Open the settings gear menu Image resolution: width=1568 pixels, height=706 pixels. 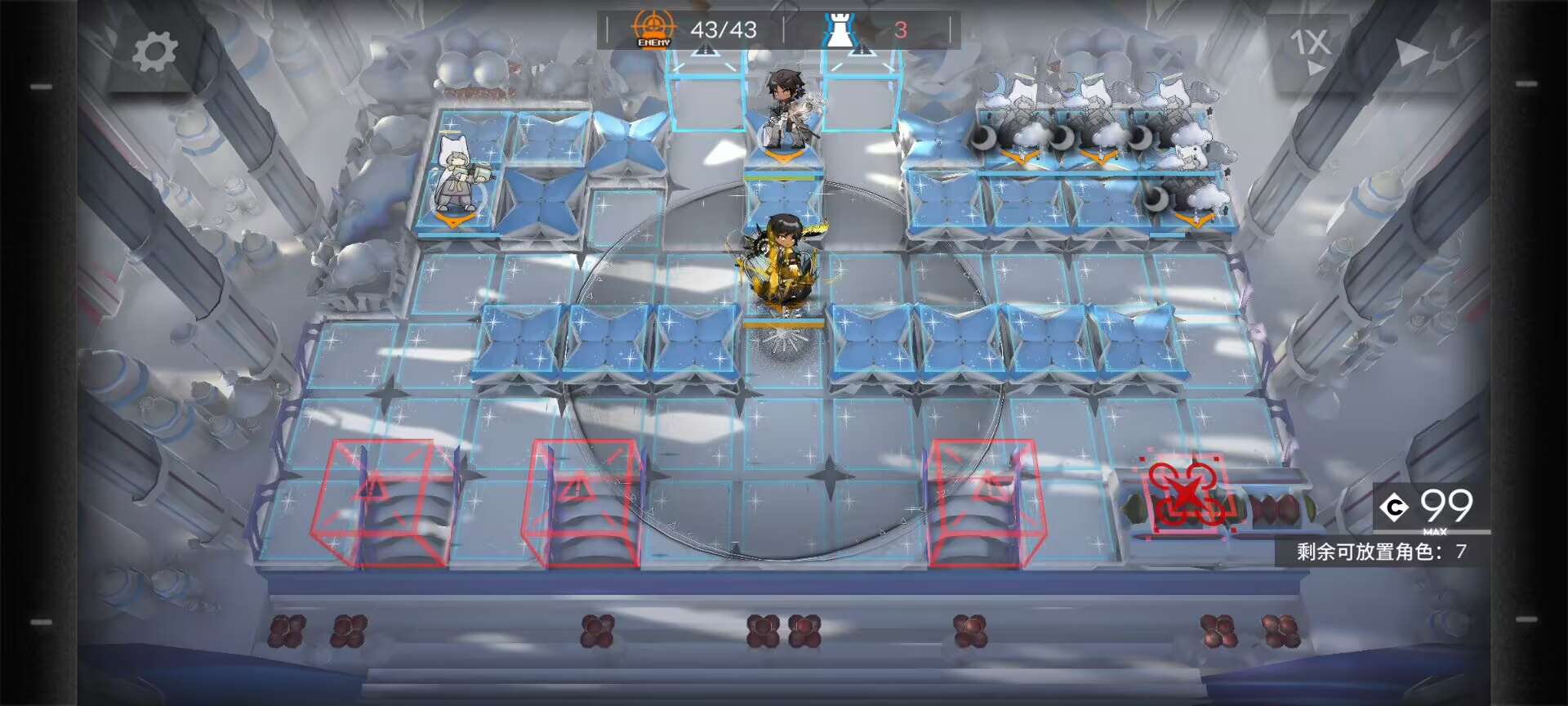pyautogui.click(x=154, y=52)
